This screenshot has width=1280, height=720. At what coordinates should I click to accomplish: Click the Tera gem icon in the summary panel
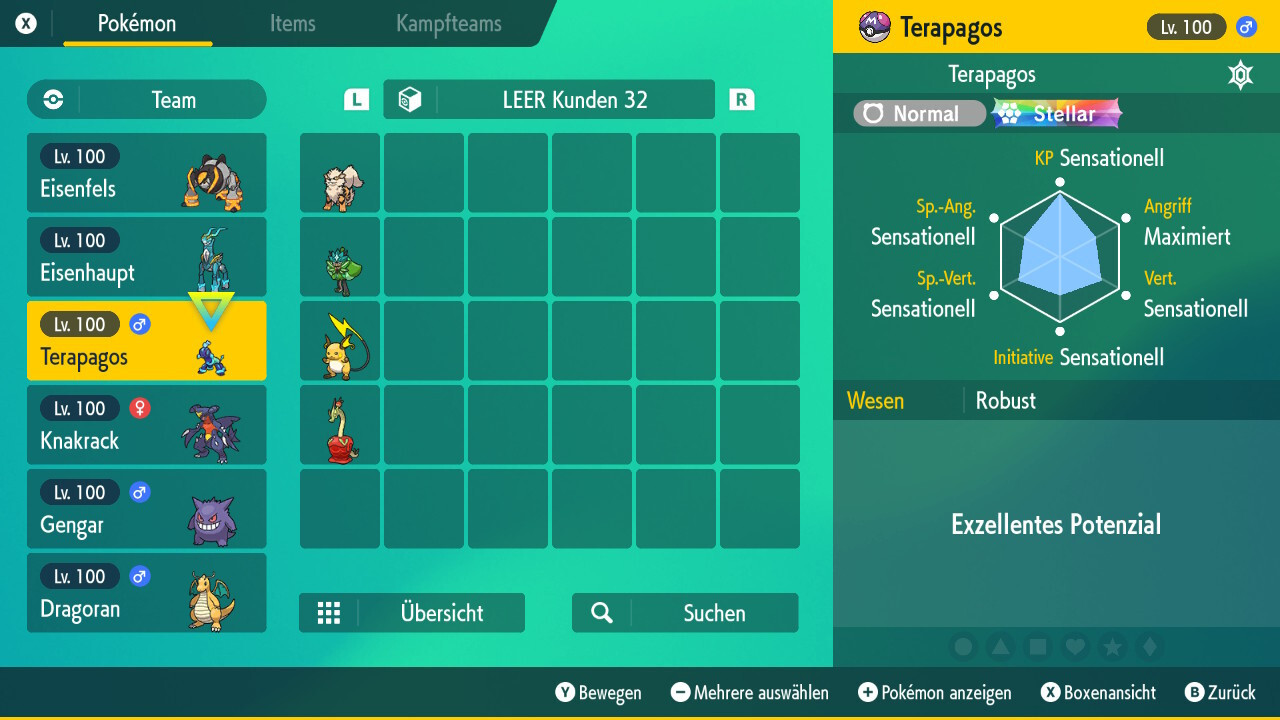[x=1240, y=74]
